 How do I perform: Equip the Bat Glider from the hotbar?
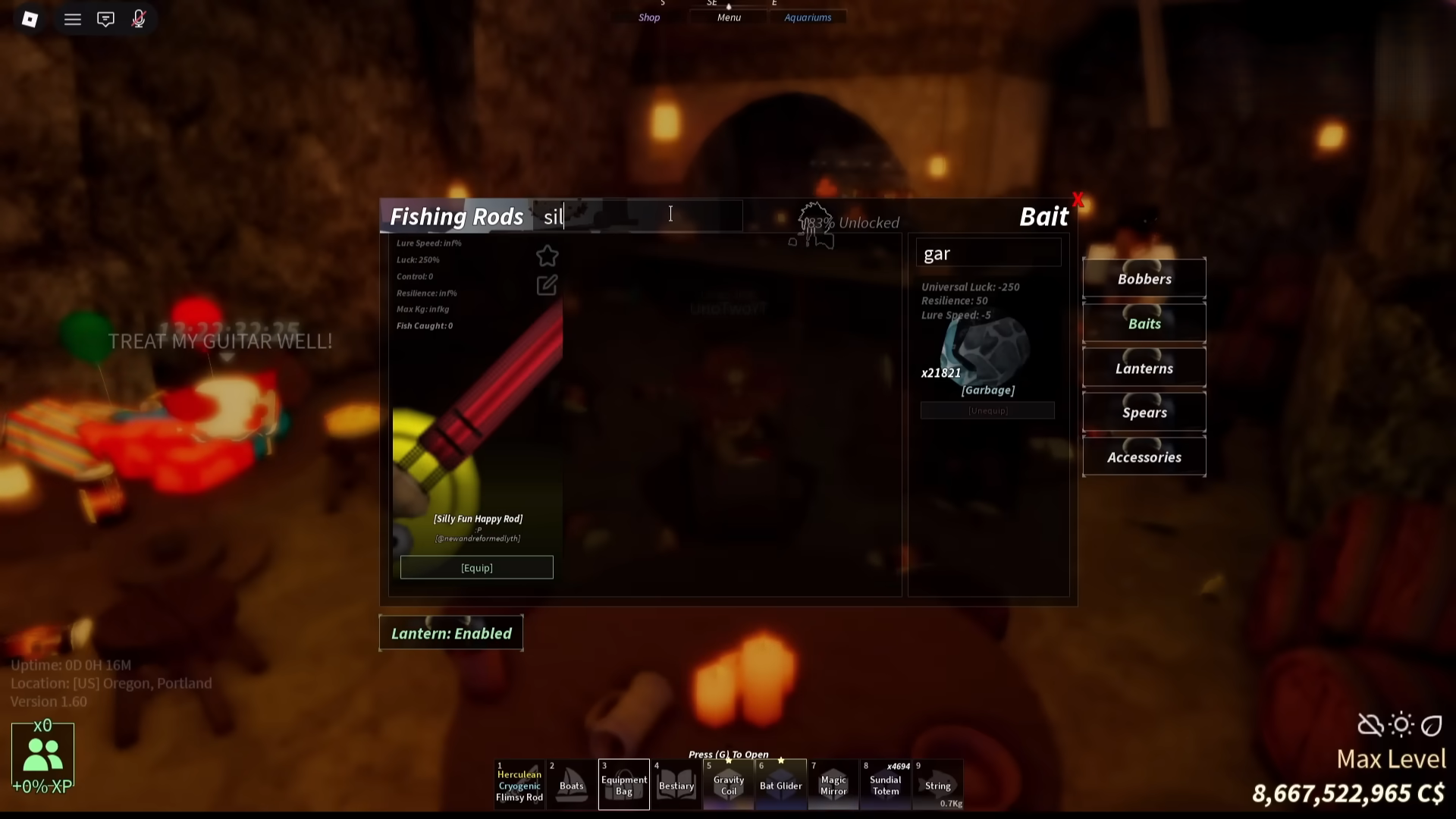coord(780,785)
